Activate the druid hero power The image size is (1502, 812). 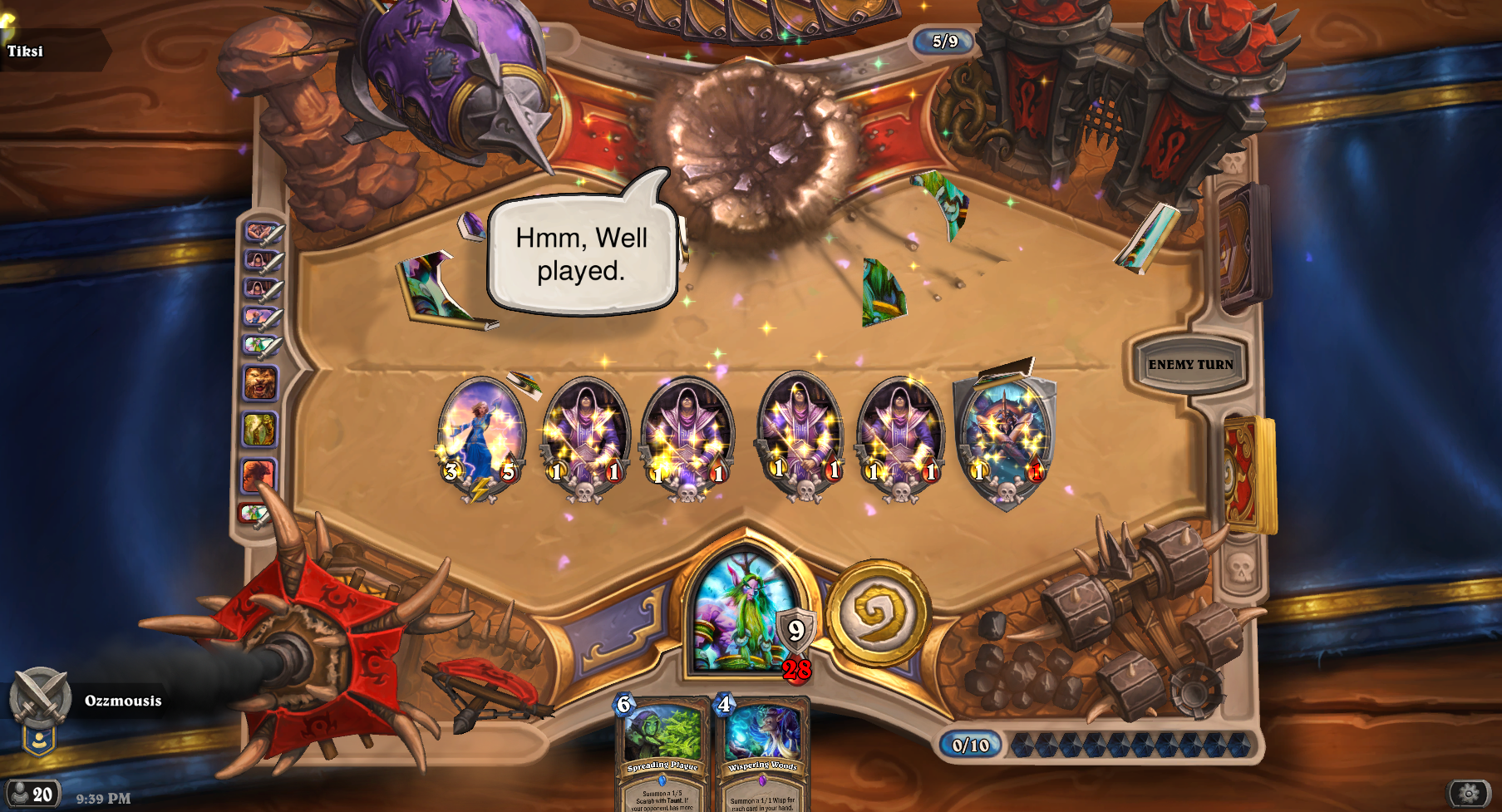tap(877, 613)
